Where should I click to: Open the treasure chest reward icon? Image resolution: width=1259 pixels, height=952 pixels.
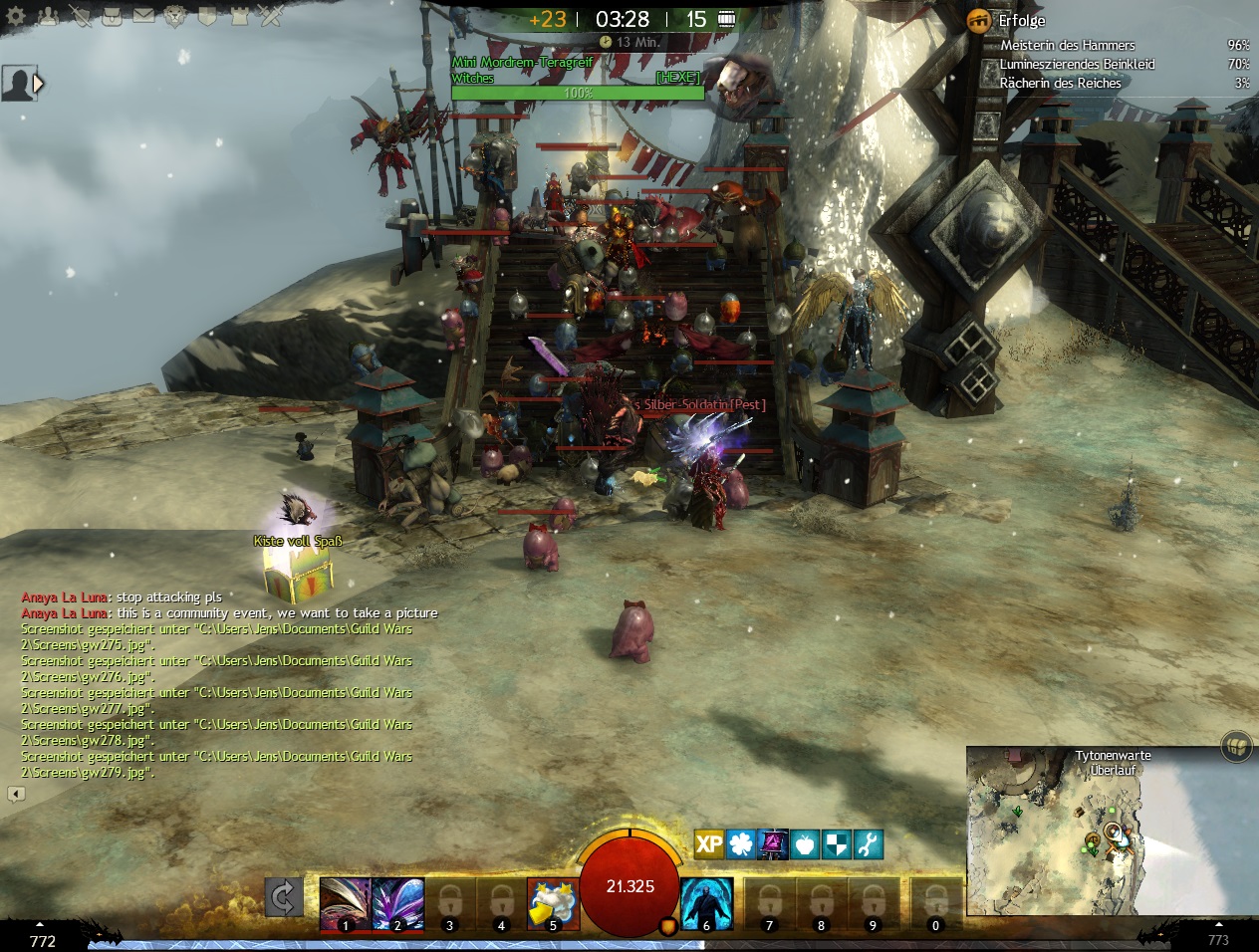pyautogui.click(x=1236, y=745)
